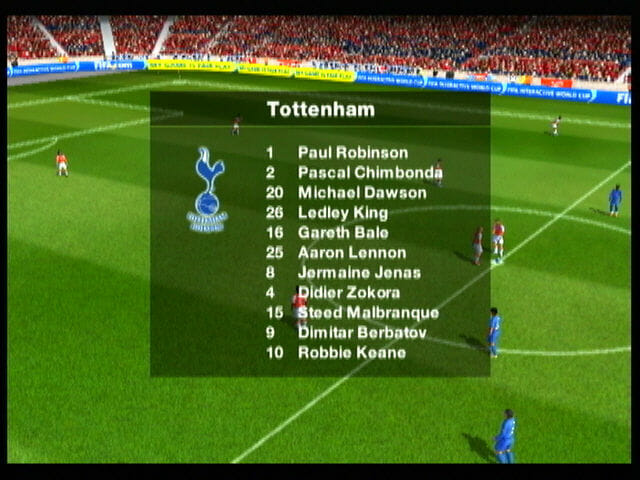Screen dimensions: 640x480
Task: Choose Jermaine Jenas in the lineup
Action: [x=358, y=273]
